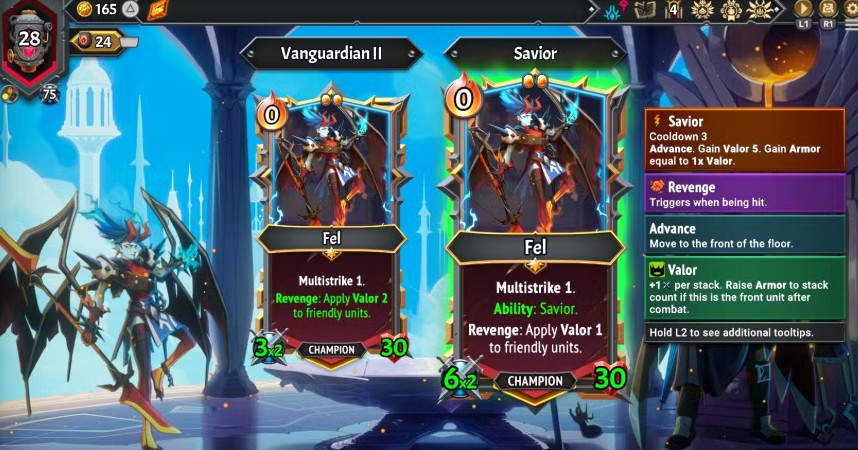Screen dimensions: 858x450
Task: Click the orange card artifact icon
Action: tap(158, 10)
